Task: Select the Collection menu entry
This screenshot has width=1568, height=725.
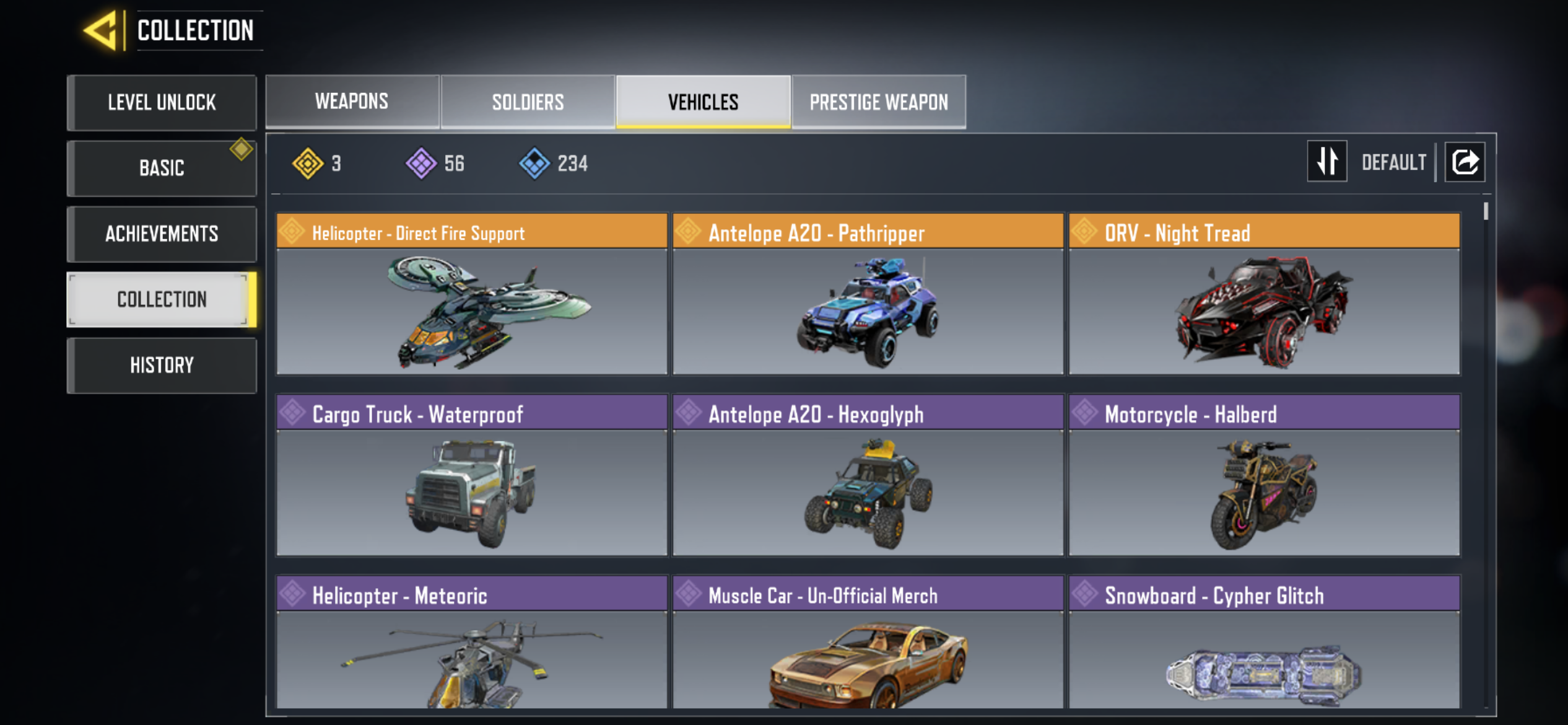Action: click(162, 299)
